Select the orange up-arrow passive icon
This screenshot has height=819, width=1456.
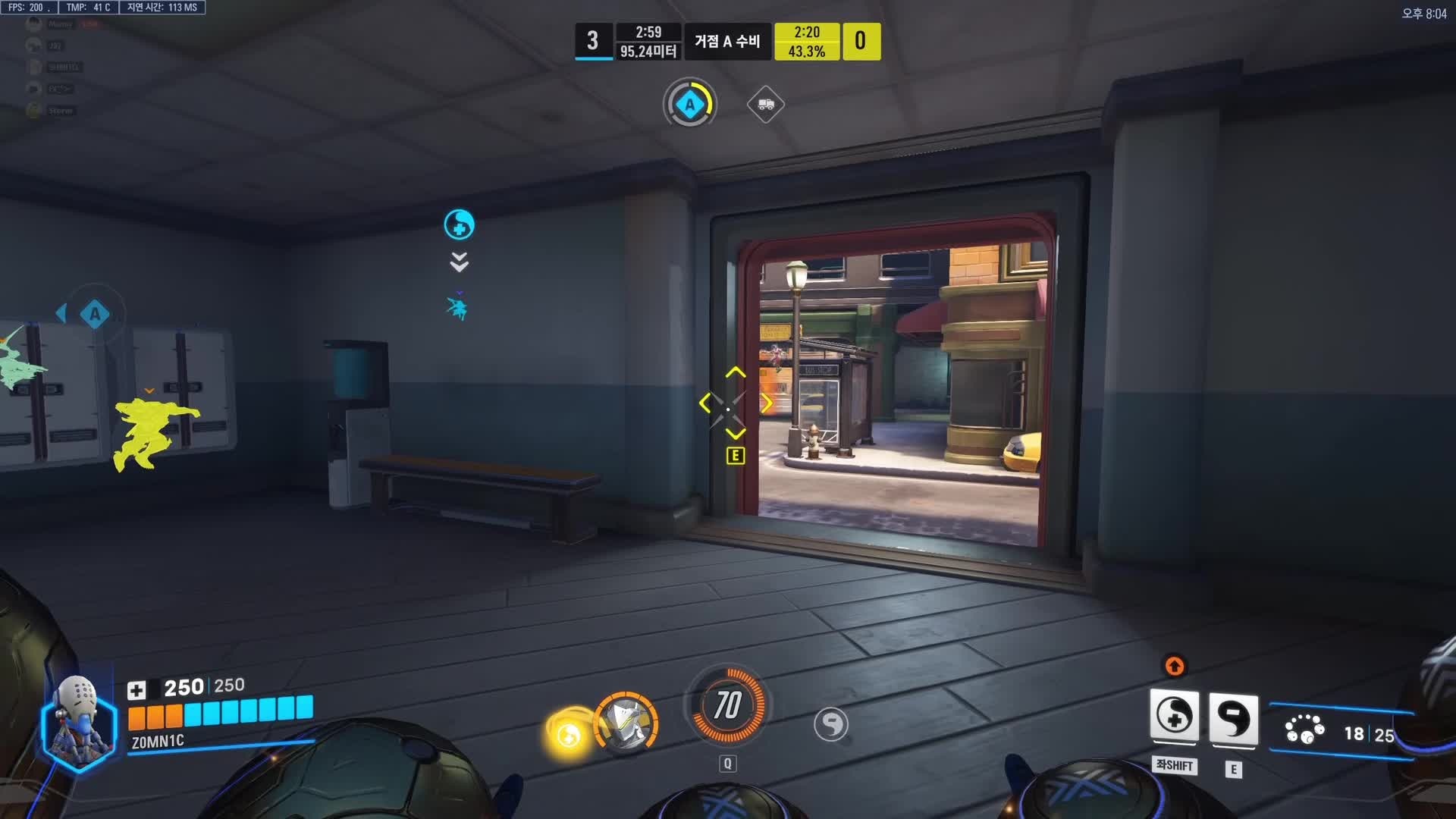pyautogui.click(x=1174, y=666)
